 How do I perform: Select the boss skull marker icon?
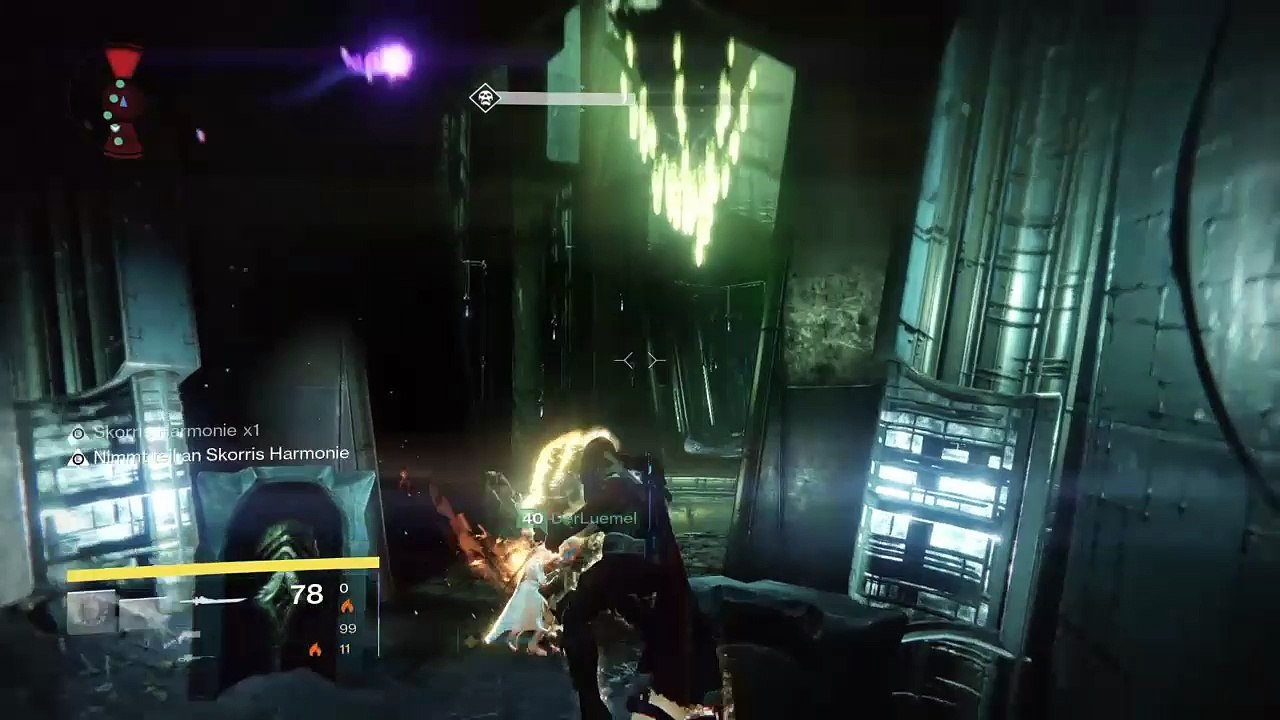(x=485, y=98)
